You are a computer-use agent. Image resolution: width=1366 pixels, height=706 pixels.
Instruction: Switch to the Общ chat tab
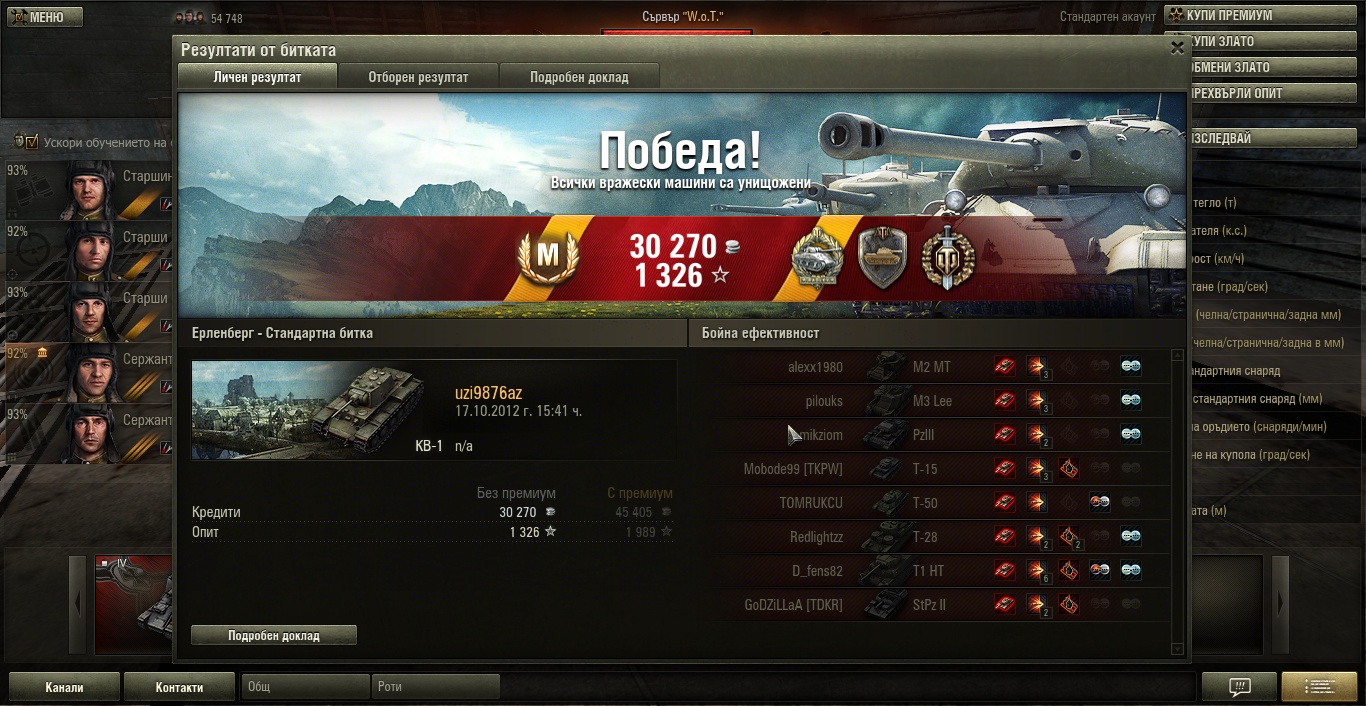(x=305, y=687)
